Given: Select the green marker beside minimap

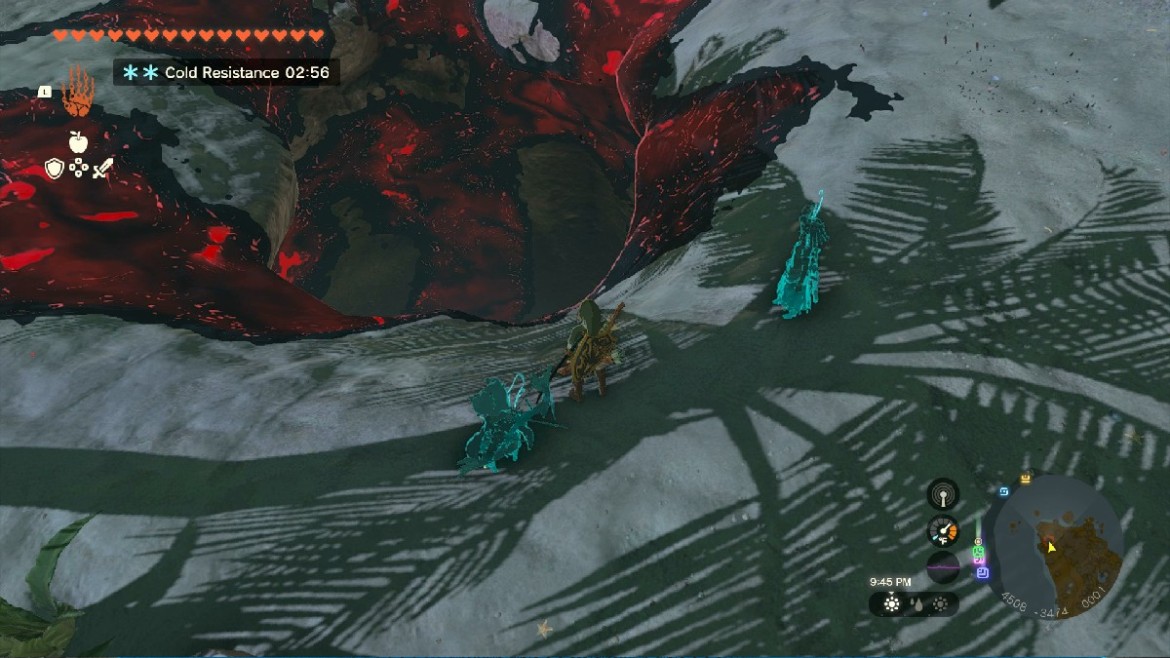Looking at the screenshot, I should 979,550.
